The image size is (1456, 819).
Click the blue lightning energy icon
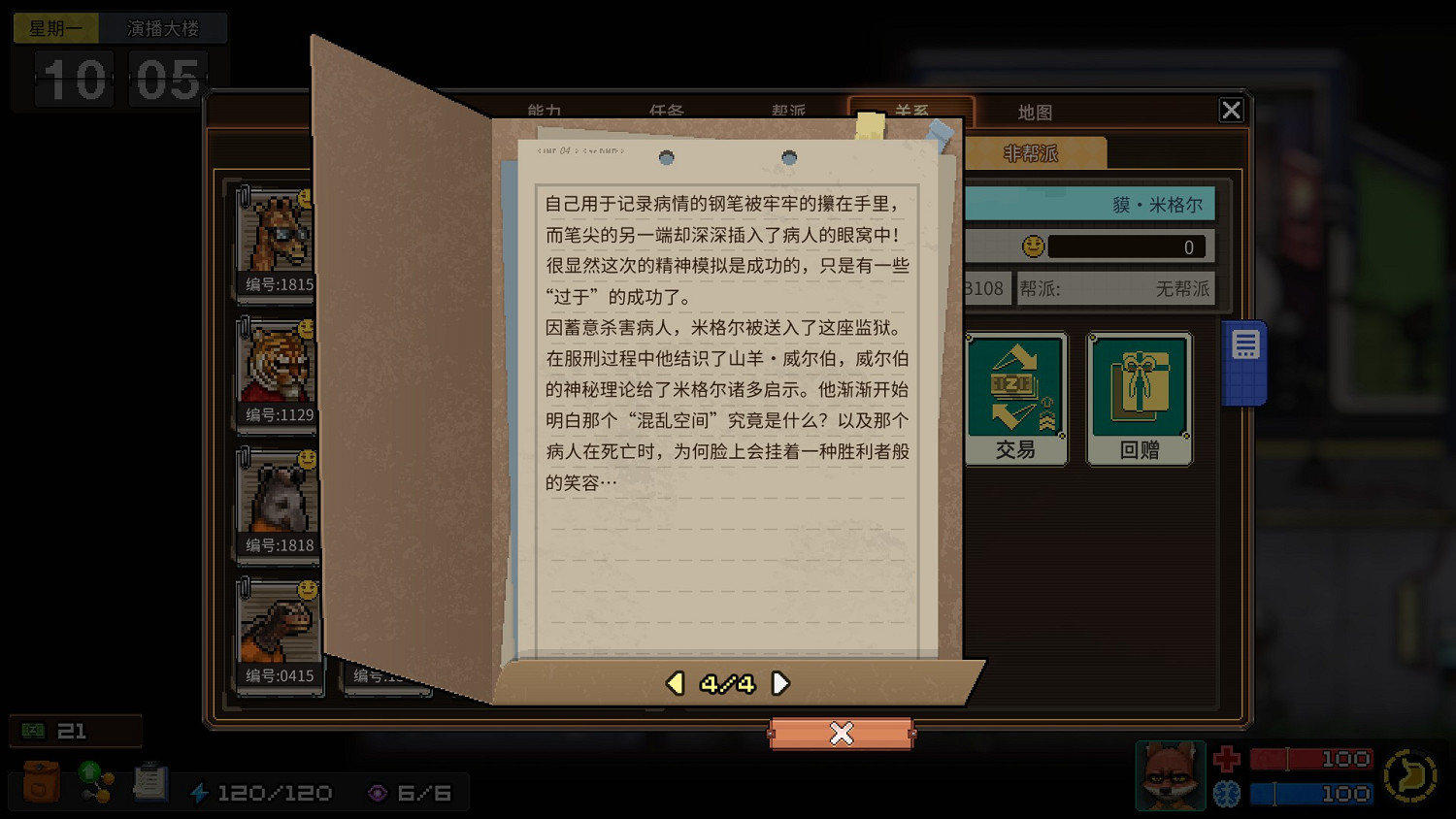coord(201,792)
